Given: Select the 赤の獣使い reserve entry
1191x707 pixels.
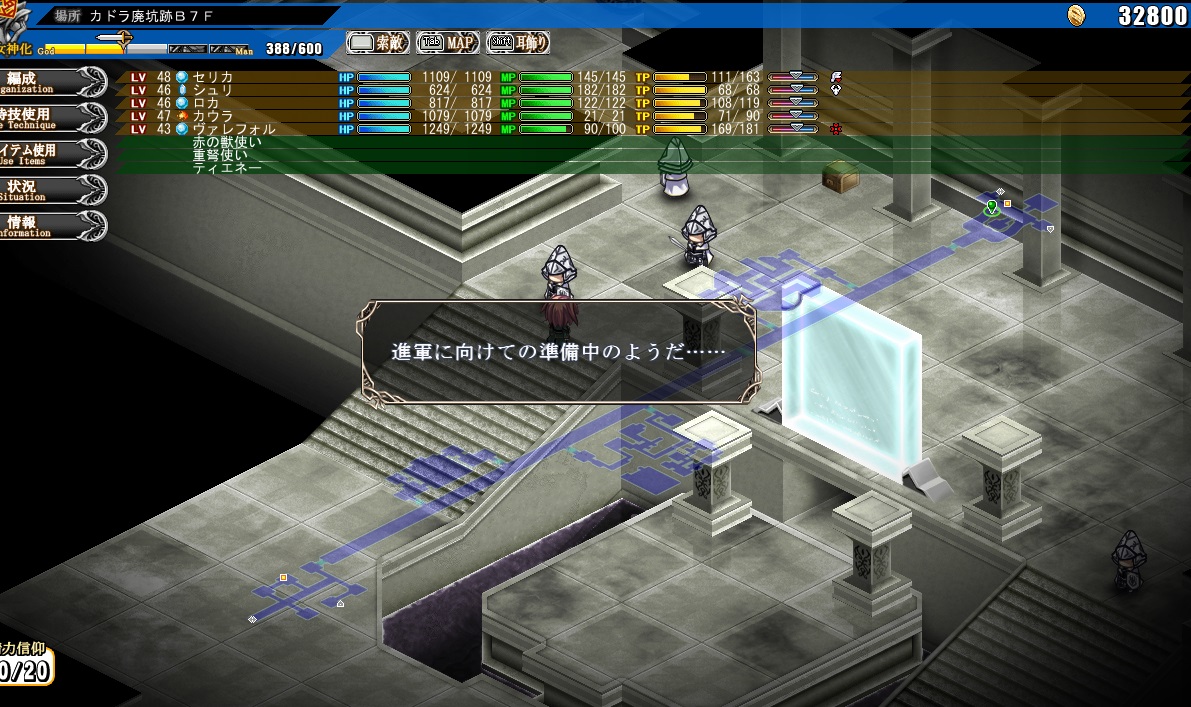Looking at the screenshot, I should pos(227,143).
